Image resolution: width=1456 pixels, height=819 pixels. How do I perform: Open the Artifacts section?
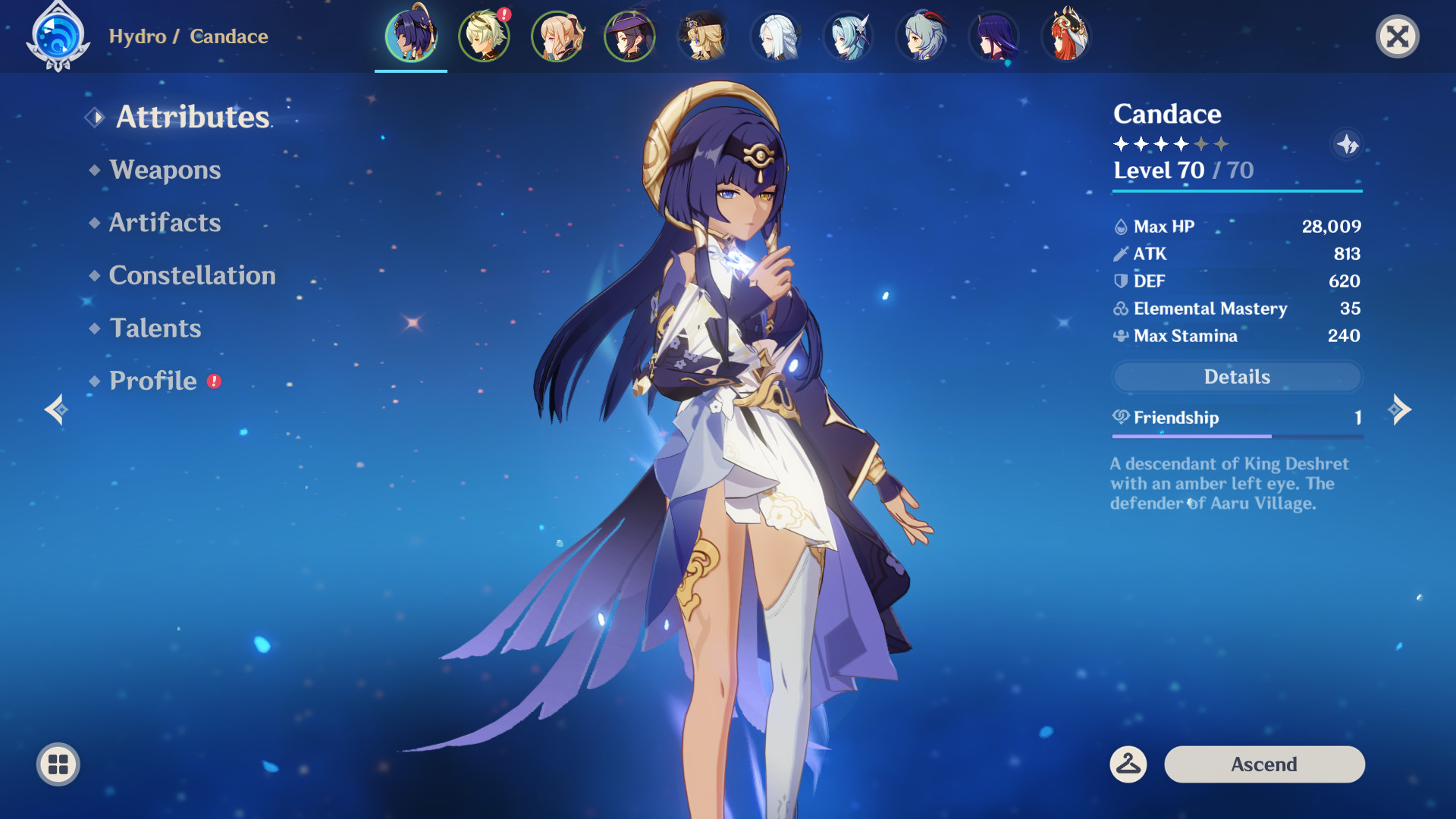click(165, 222)
